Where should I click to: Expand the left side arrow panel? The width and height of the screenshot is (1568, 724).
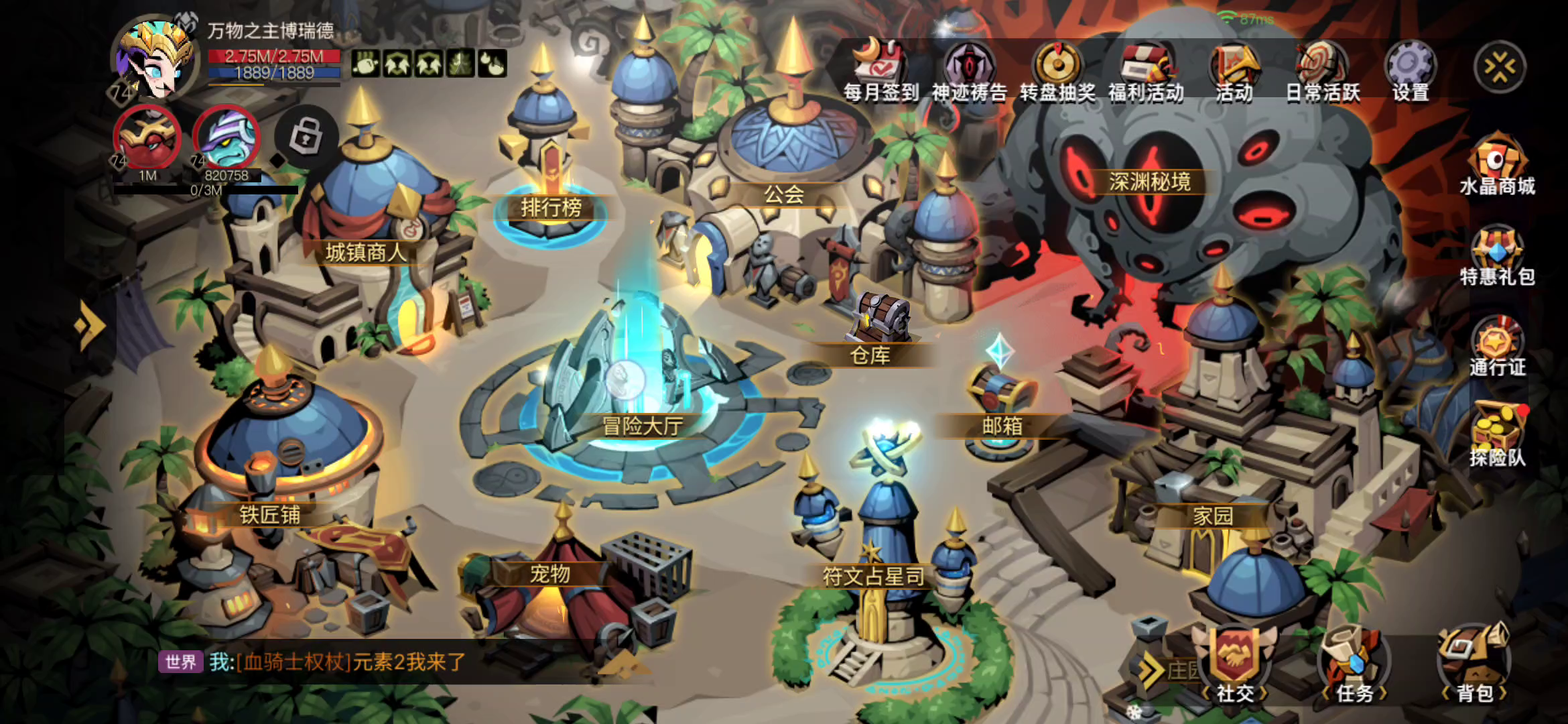[90, 326]
